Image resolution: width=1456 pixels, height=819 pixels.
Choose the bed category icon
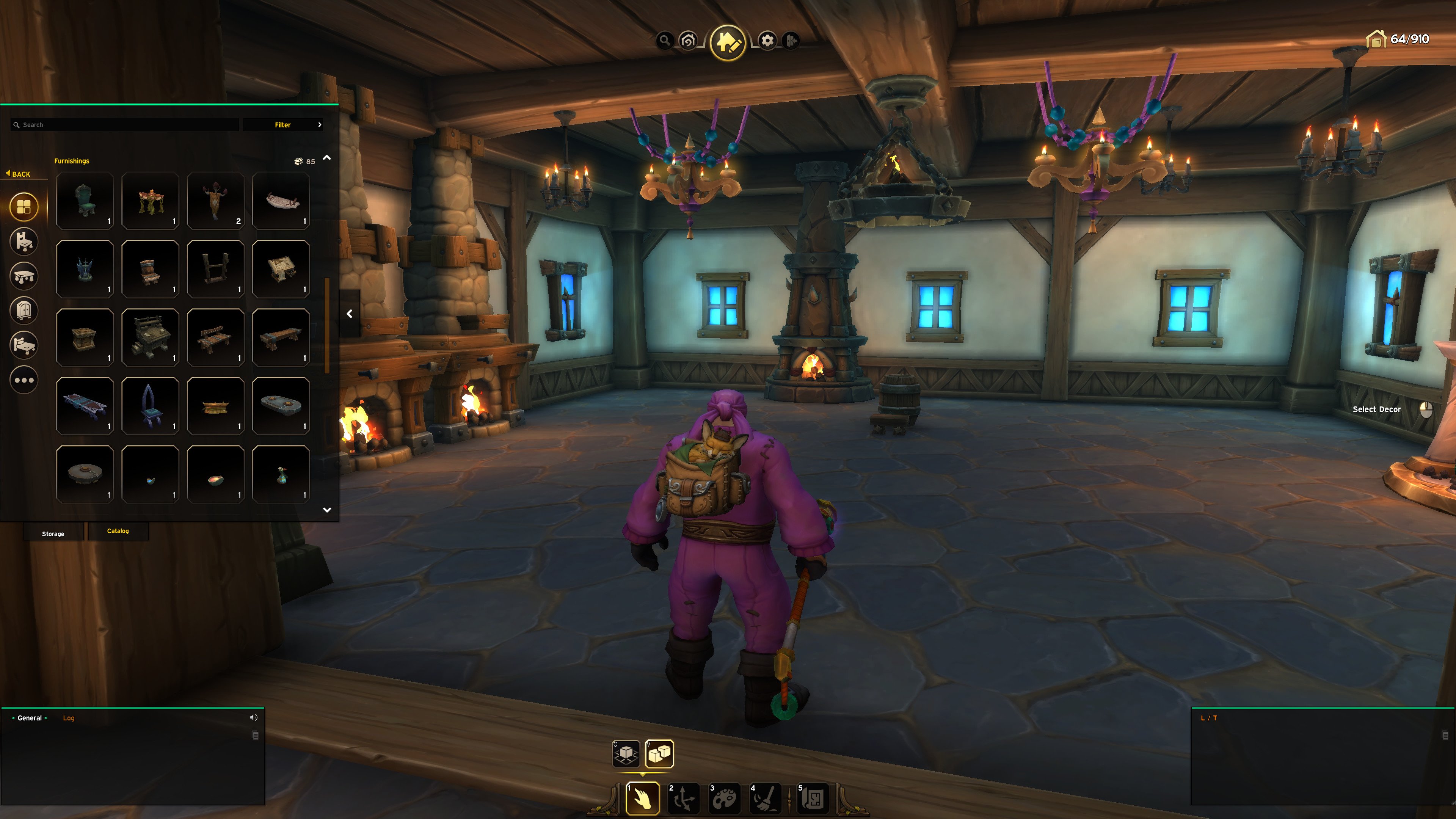24,345
